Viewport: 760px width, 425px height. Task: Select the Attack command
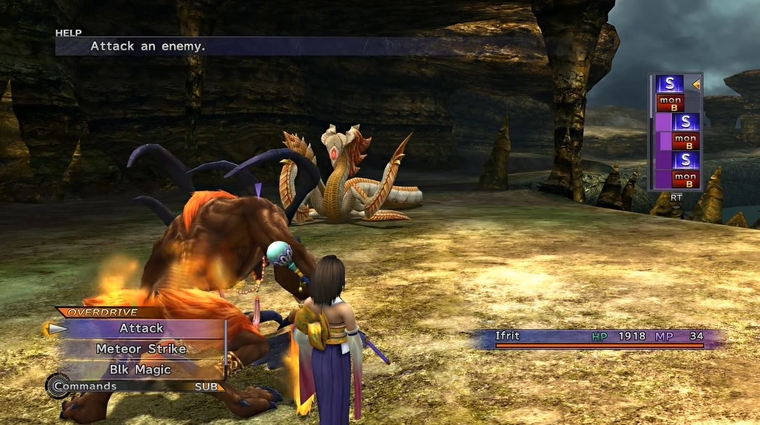[x=141, y=328]
